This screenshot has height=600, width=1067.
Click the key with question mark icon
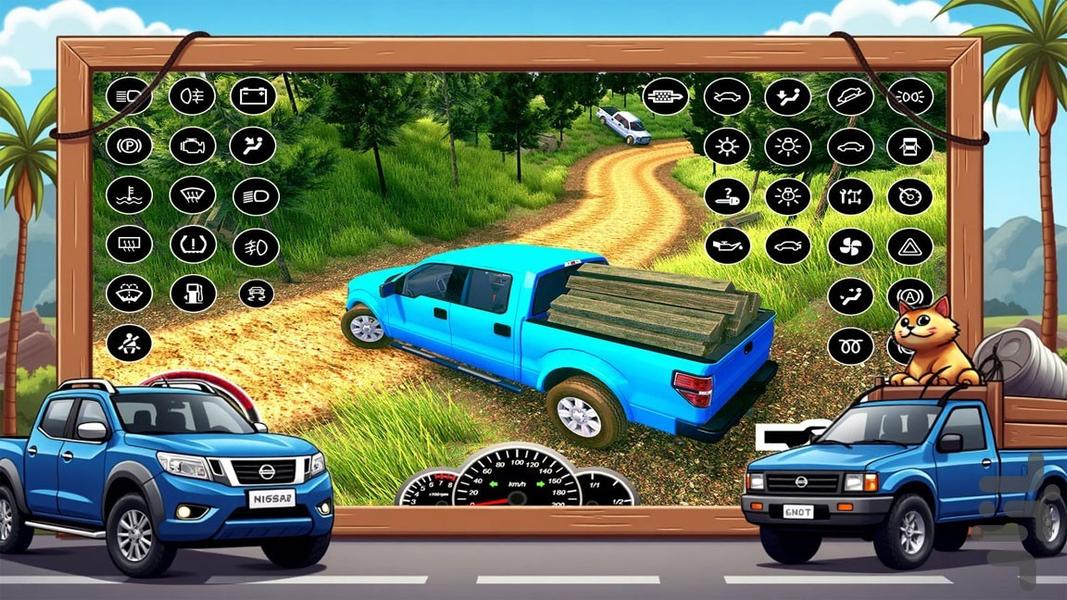pos(727,196)
